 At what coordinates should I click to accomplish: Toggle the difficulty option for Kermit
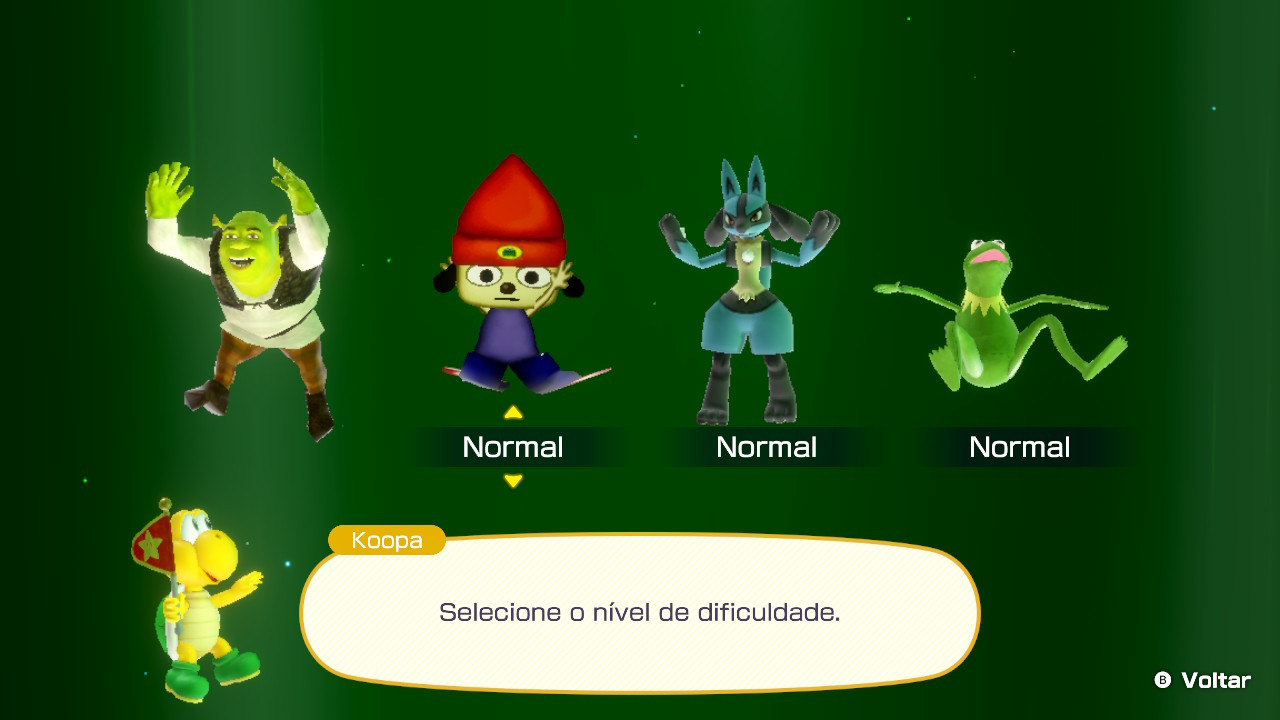point(1021,447)
